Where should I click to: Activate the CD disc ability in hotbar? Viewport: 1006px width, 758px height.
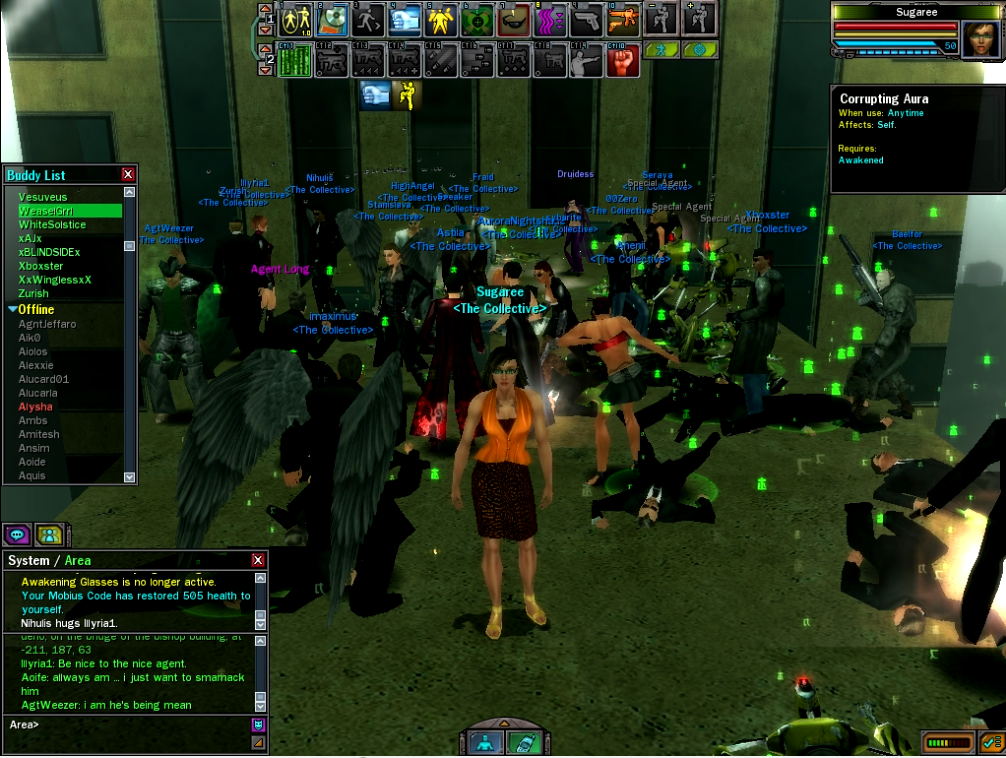(x=331, y=19)
